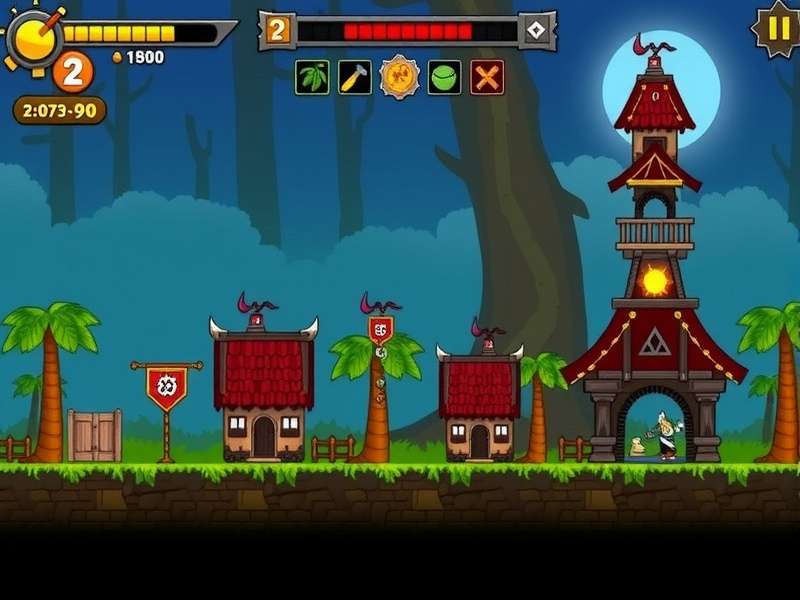Click the diamond icon beside the red bar
This screenshot has width=800, height=600.
pos(538,30)
